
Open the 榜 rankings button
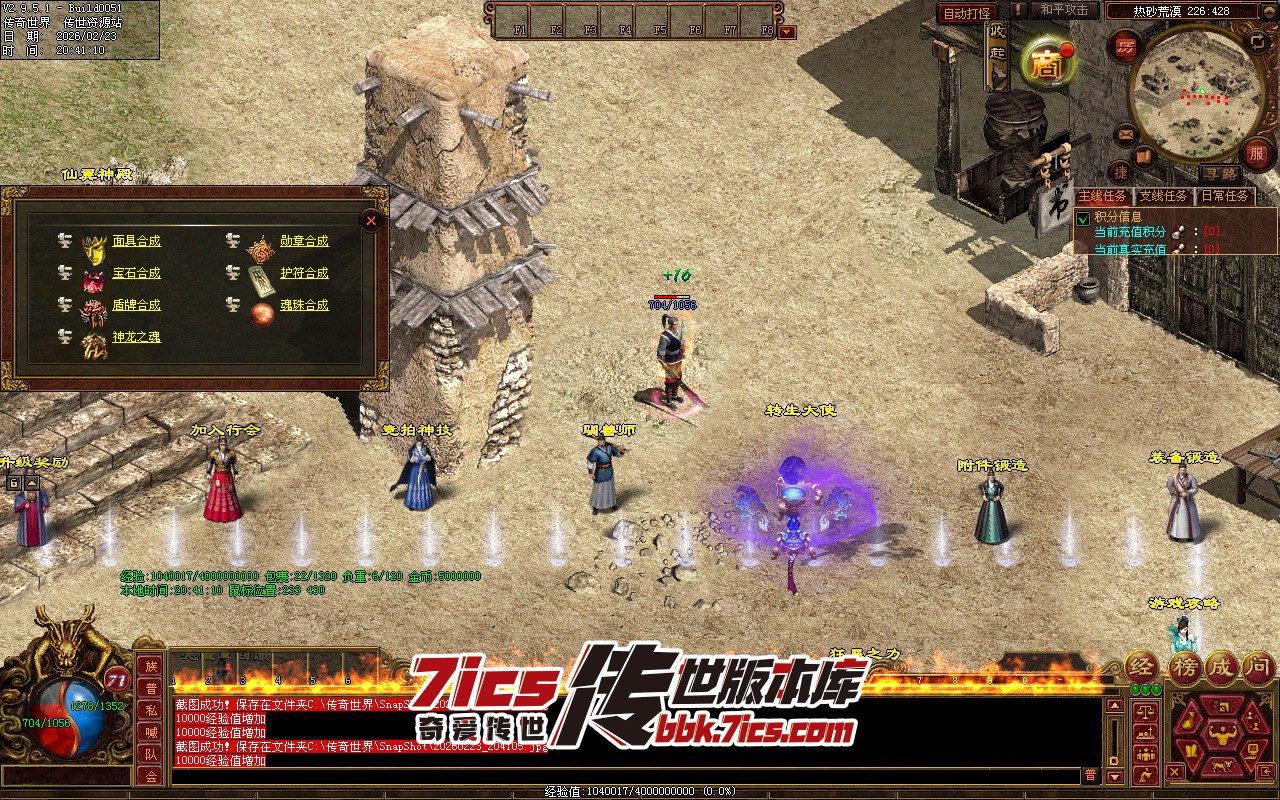1184,667
